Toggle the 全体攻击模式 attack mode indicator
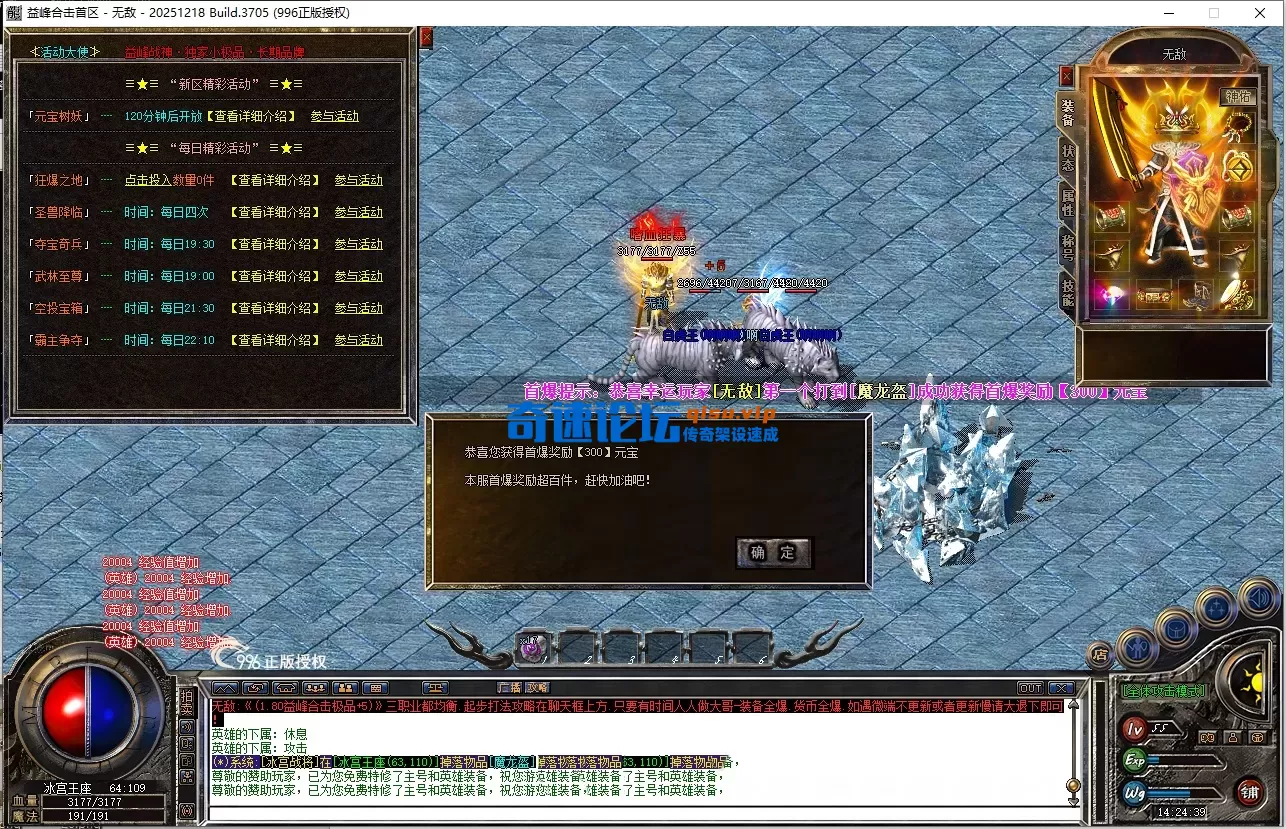Image resolution: width=1286 pixels, height=829 pixels. pos(1164,691)
